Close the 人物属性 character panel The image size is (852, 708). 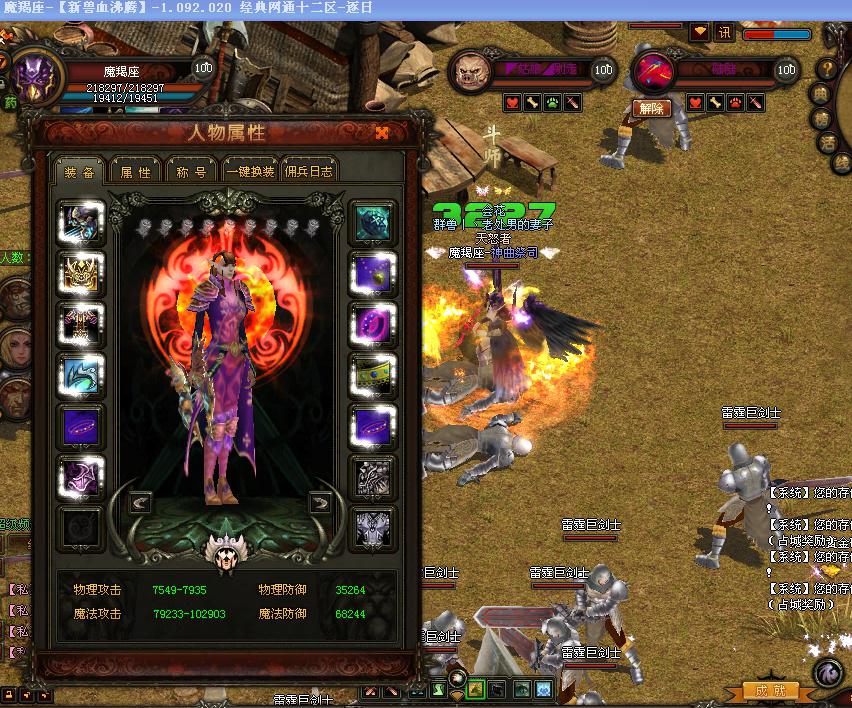tap(382, 133)
